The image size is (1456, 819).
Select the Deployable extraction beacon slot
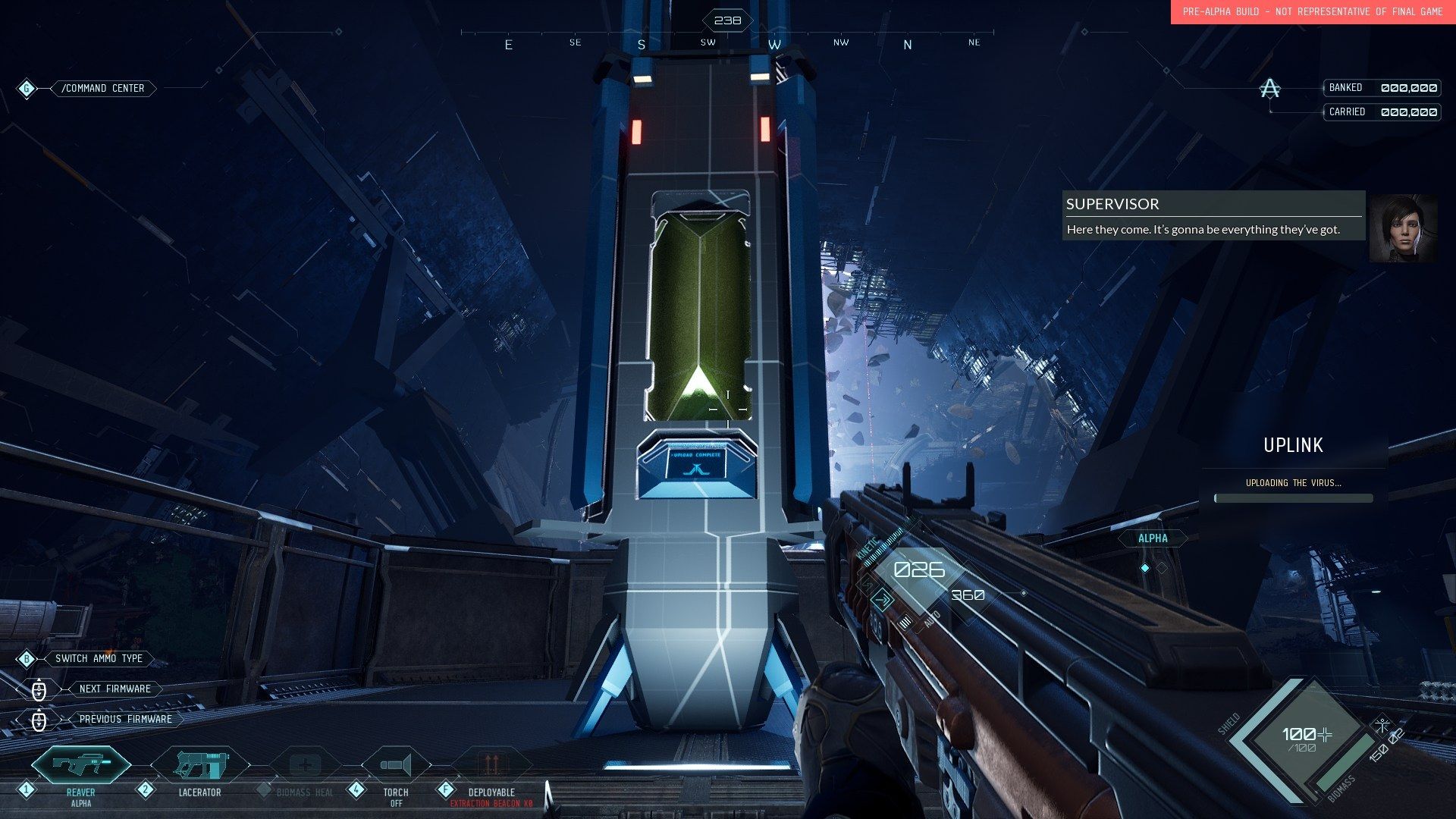tap(491, 764)
